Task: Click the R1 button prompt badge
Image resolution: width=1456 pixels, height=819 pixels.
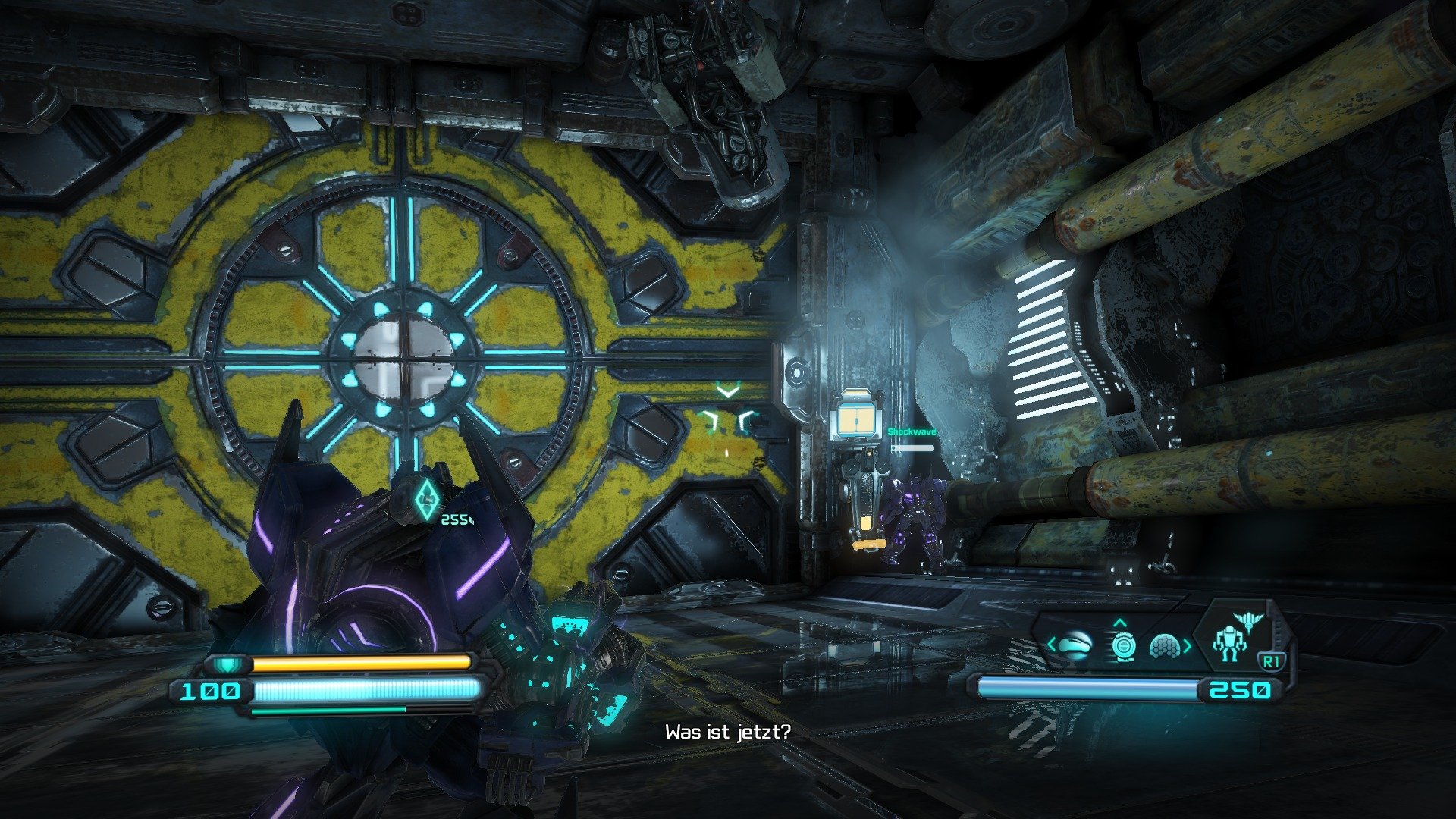Action: [x=1271, y=659]
